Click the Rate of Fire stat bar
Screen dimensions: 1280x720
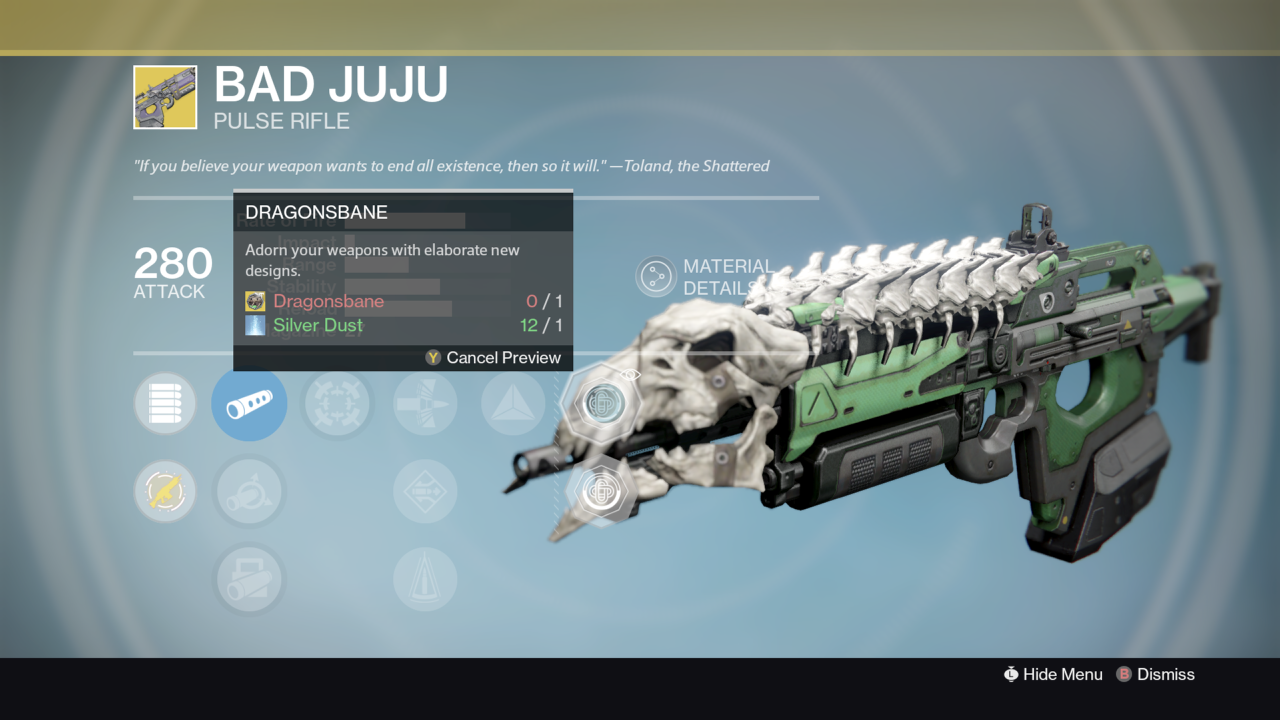pos(400,222)
